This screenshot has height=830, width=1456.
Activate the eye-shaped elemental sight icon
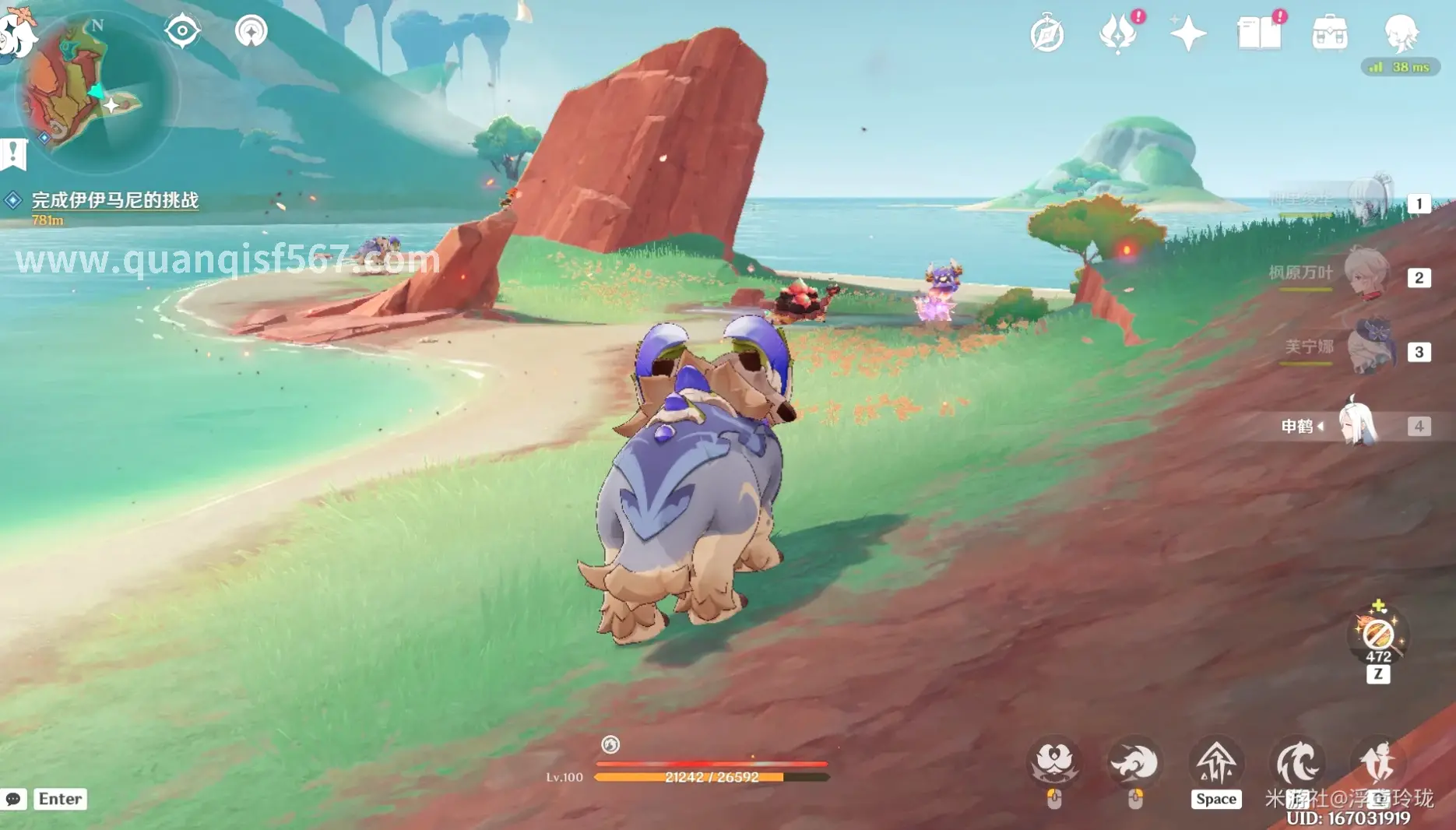[182, 31]
